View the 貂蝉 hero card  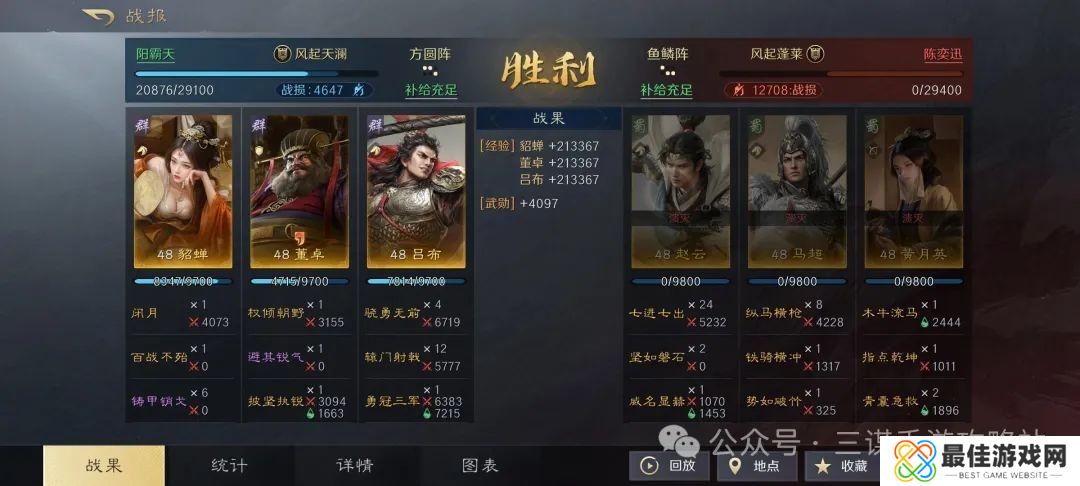pos(183,191)
